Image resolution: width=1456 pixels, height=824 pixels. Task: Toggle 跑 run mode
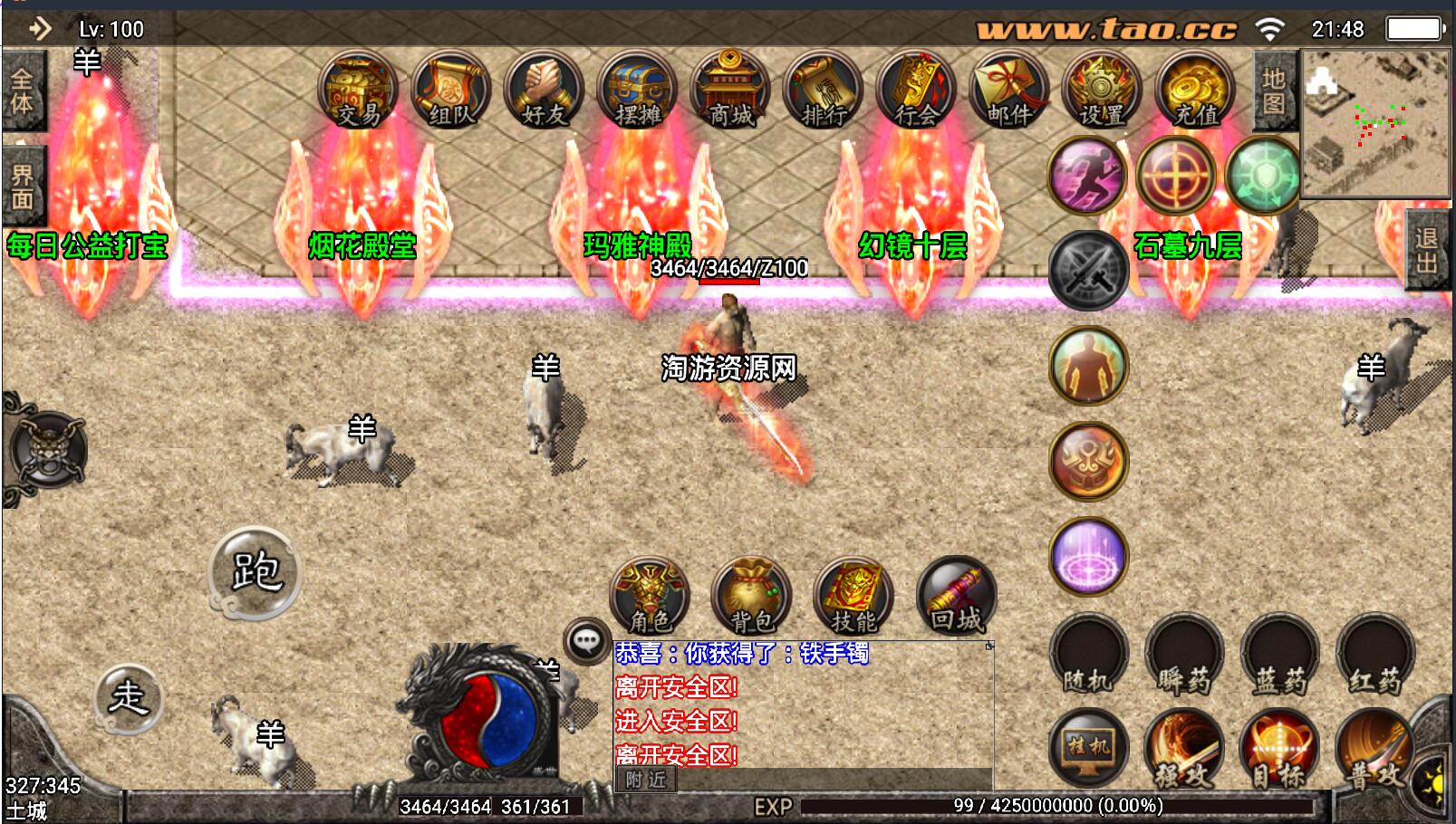(255, 572)
